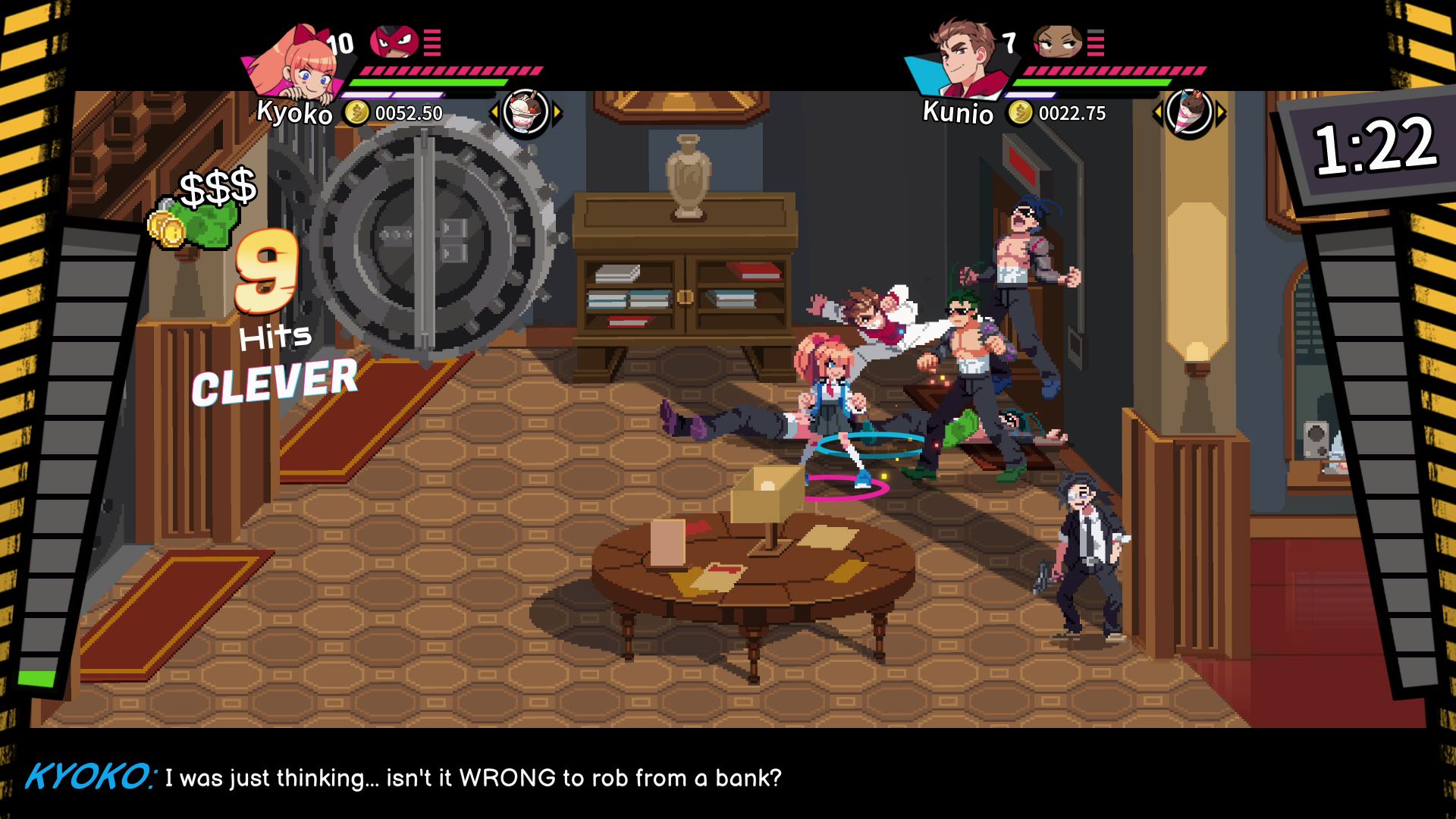
Task: Select Kyoko's ice cream sundae item
Action: click(525, 113)
